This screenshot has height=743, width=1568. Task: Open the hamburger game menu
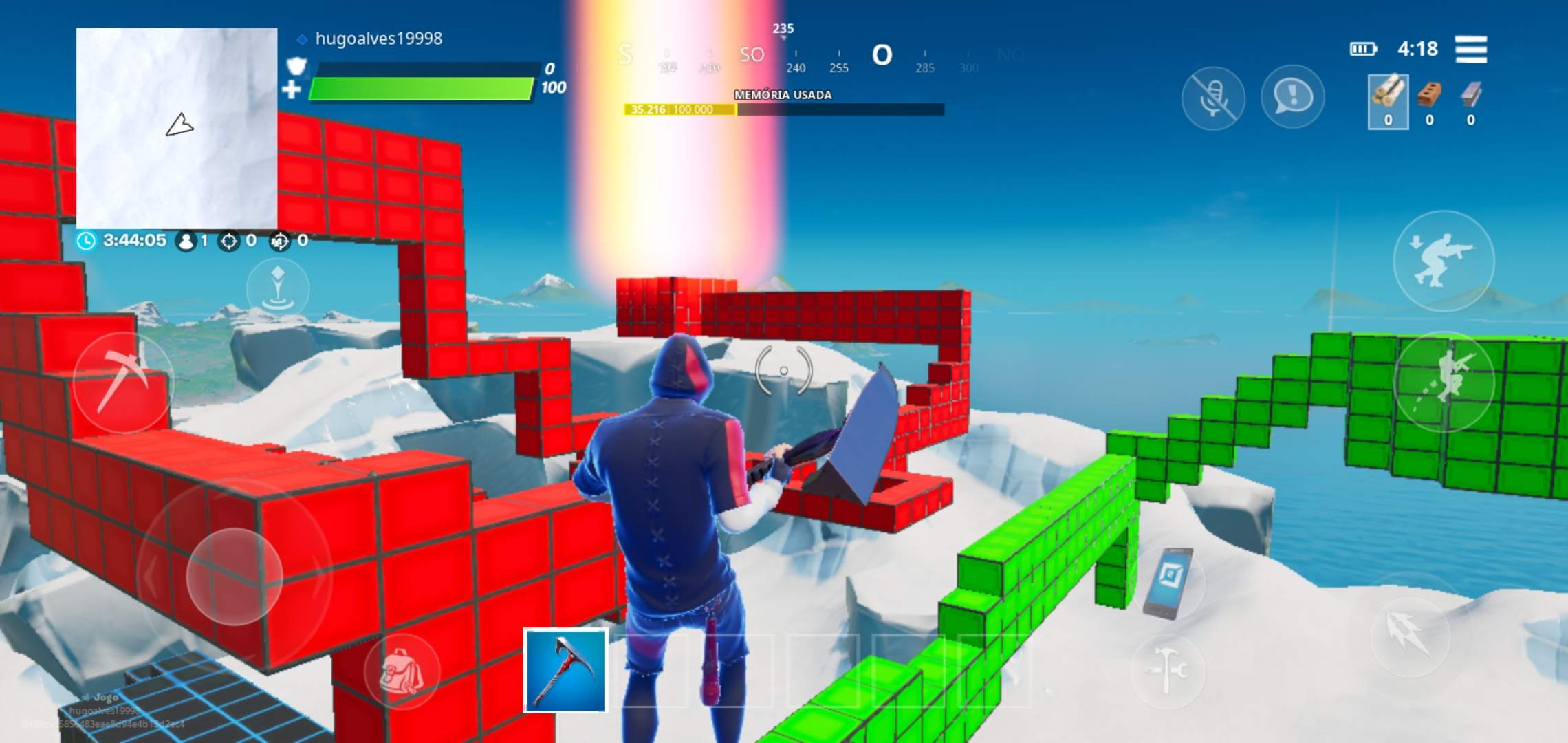(1472, 50)
